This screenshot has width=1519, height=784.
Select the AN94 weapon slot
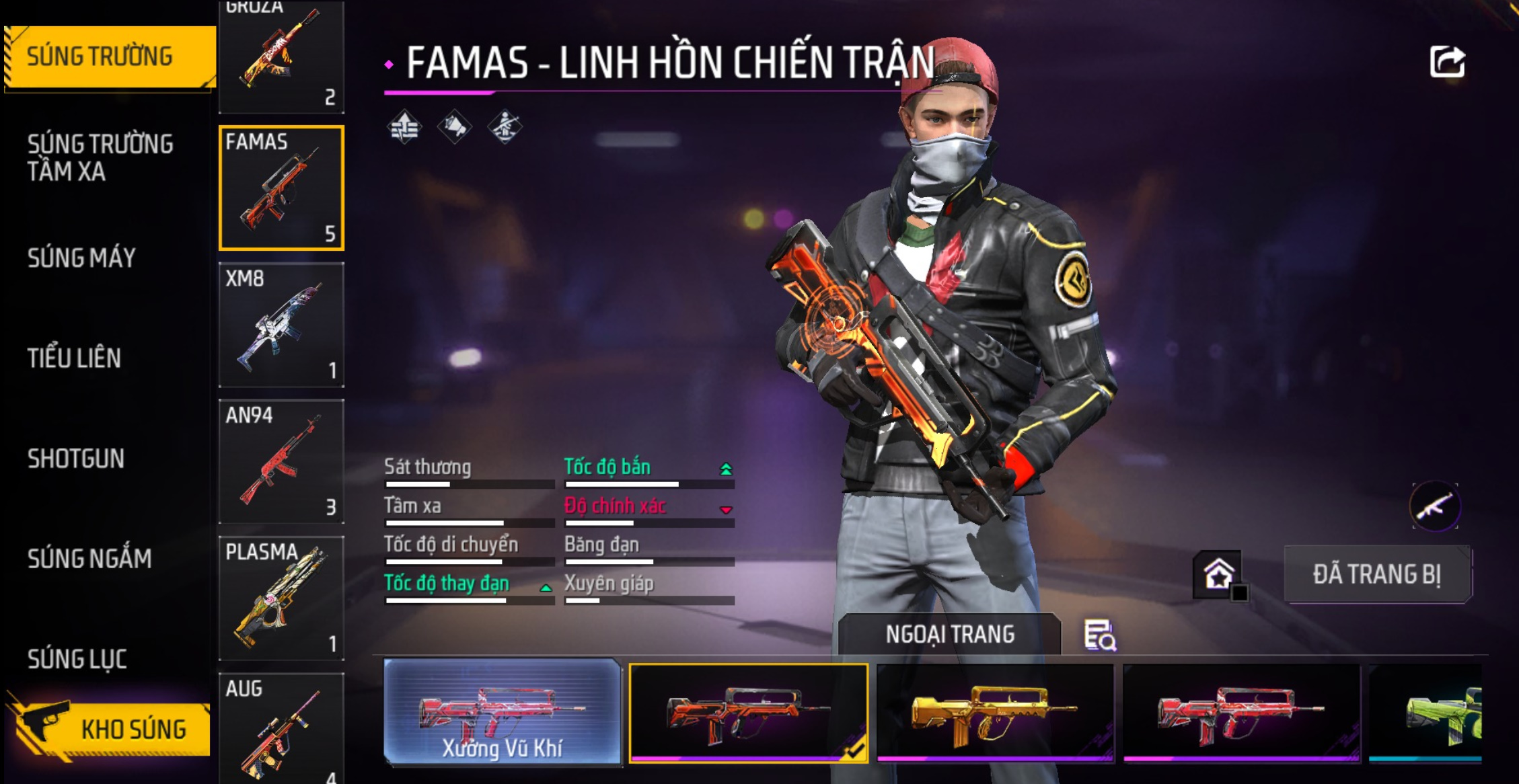281,461
